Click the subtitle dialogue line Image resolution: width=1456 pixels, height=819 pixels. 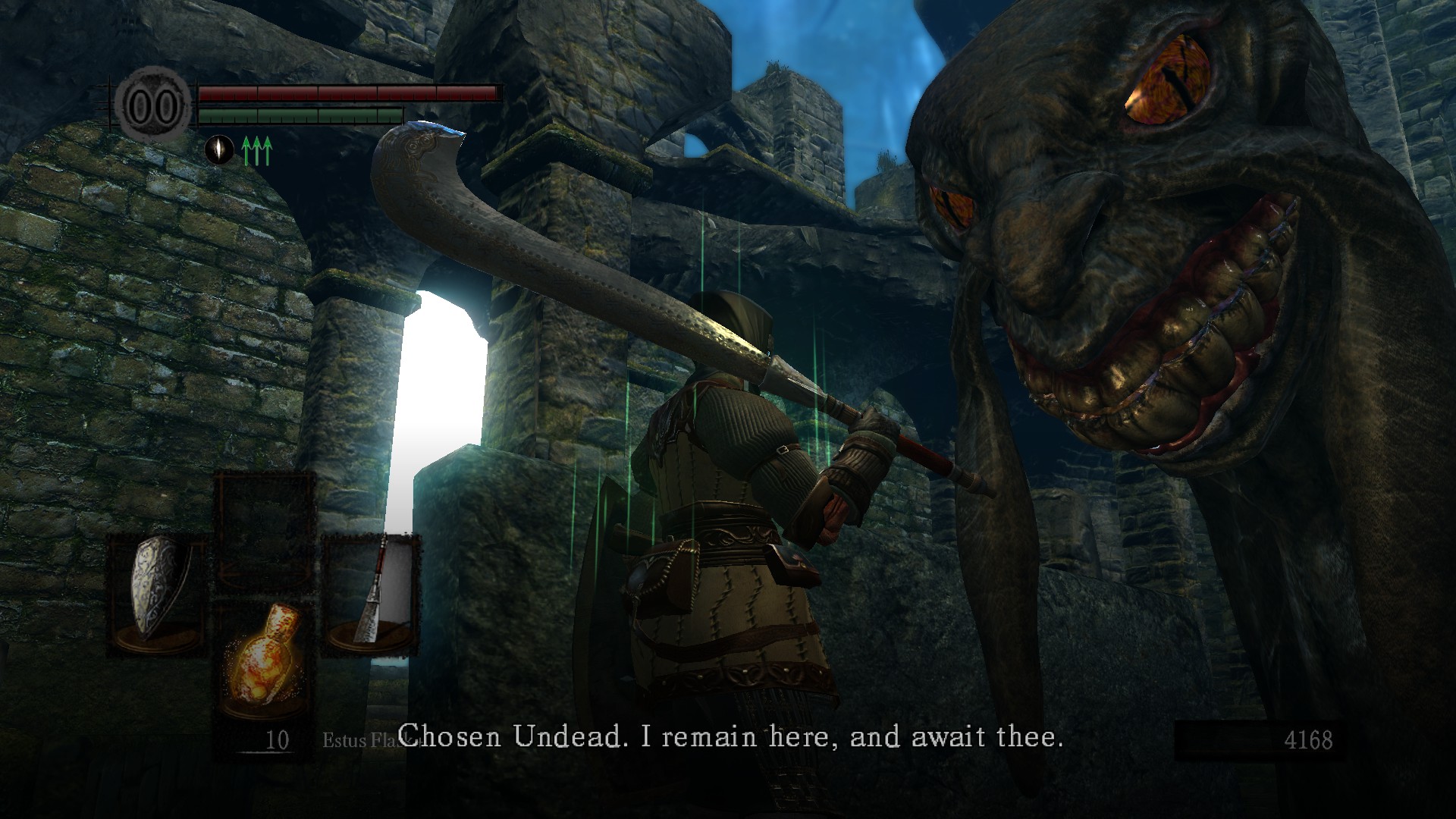[x=732, y=735]
